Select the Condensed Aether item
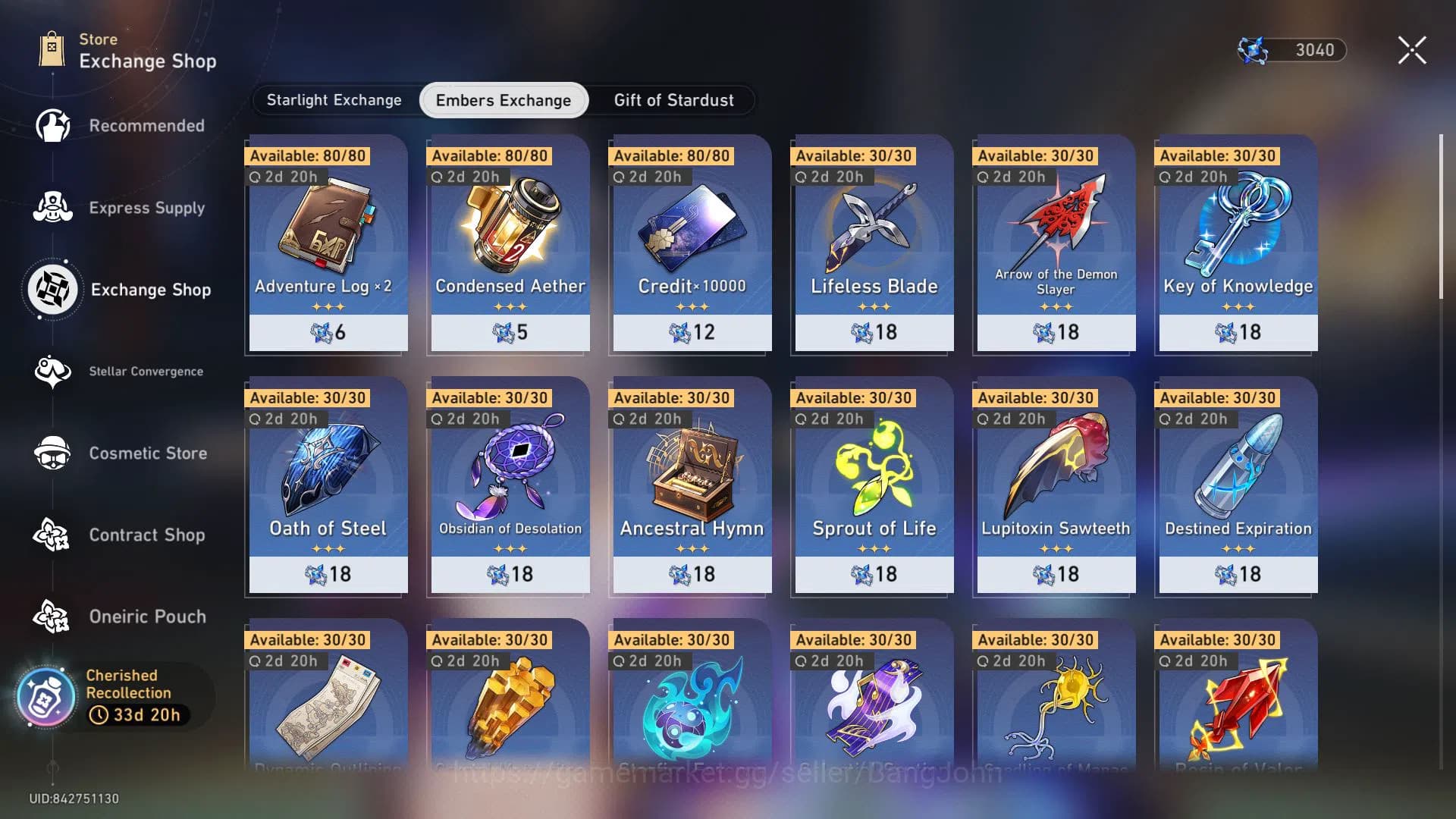This screenshot has width=1456, height=819. point(510,243)
